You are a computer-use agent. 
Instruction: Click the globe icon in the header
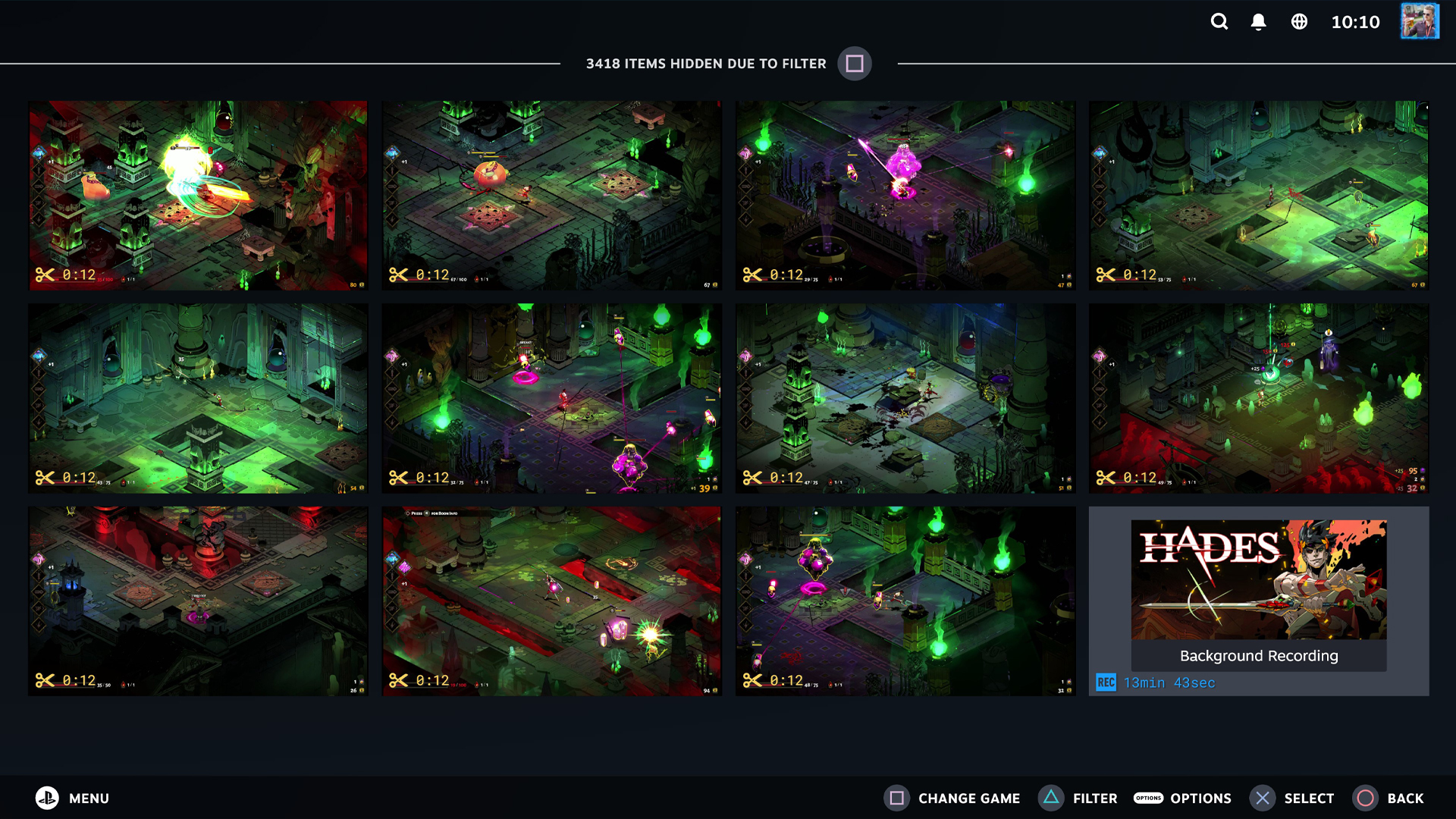coord(1299,22)
